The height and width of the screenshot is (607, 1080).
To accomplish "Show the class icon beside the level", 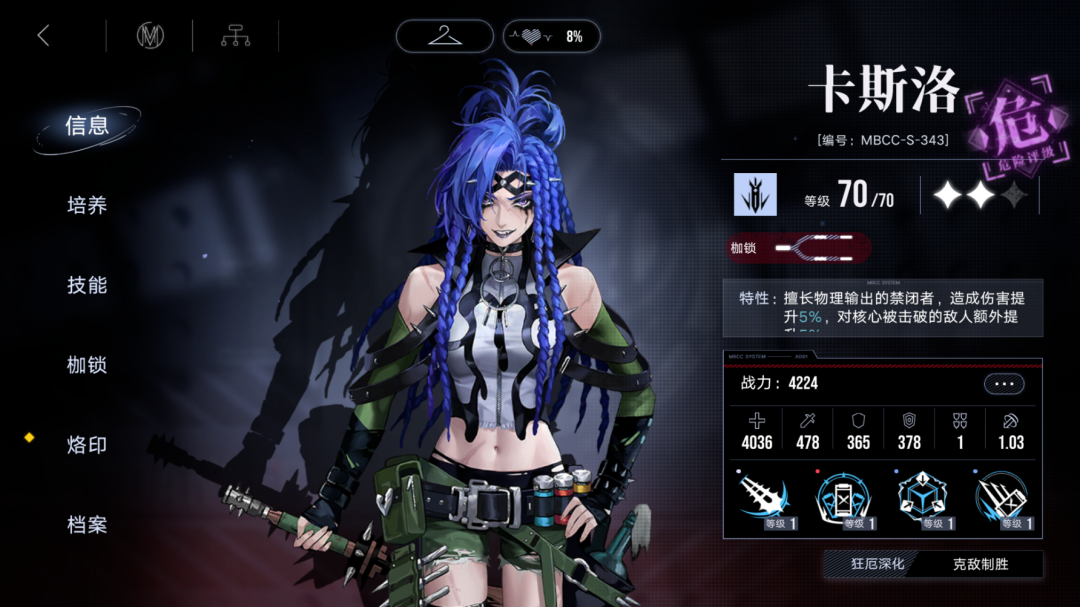I will (755, 195).
